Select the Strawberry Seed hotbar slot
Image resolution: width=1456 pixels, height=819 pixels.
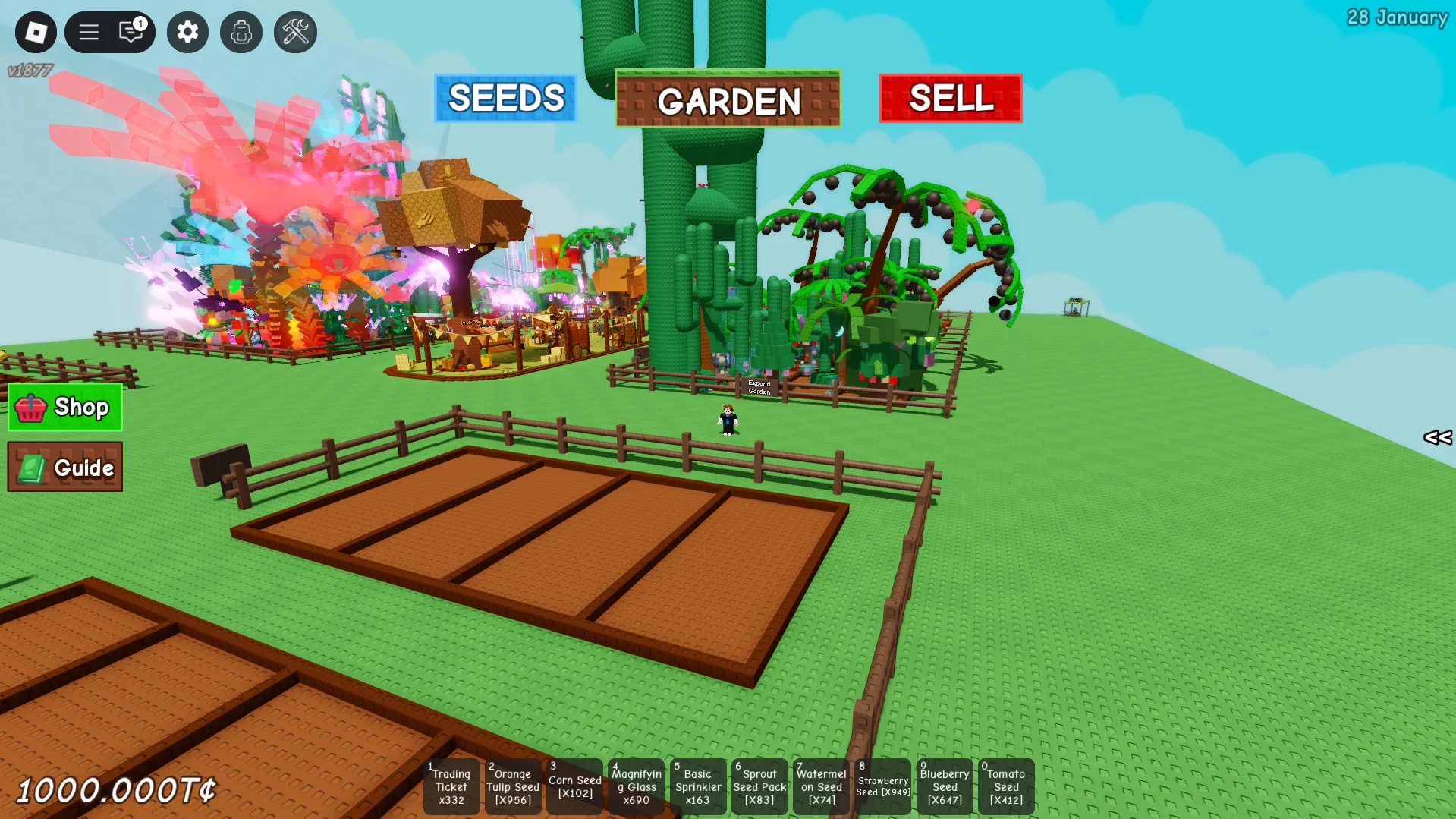coord(882,786)
